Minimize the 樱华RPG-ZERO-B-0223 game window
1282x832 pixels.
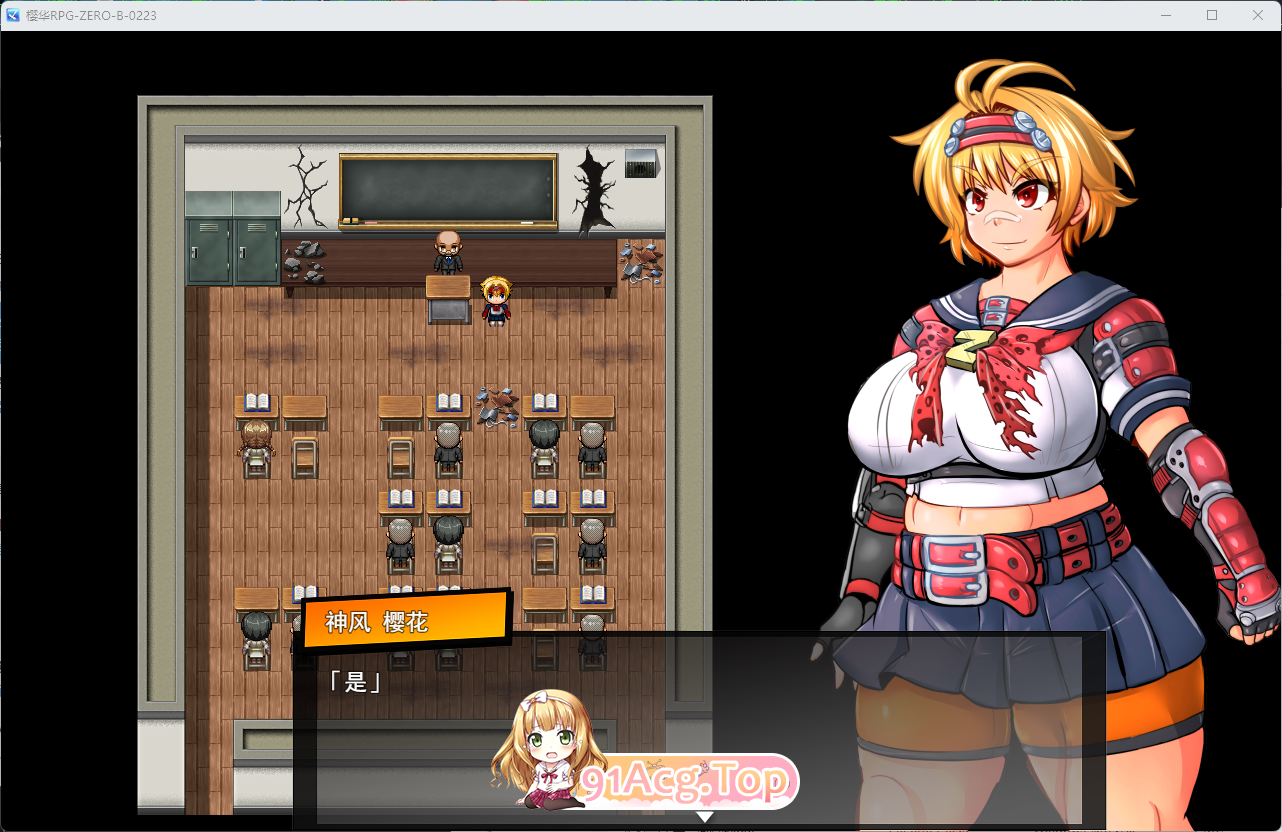pos(1166,15)
